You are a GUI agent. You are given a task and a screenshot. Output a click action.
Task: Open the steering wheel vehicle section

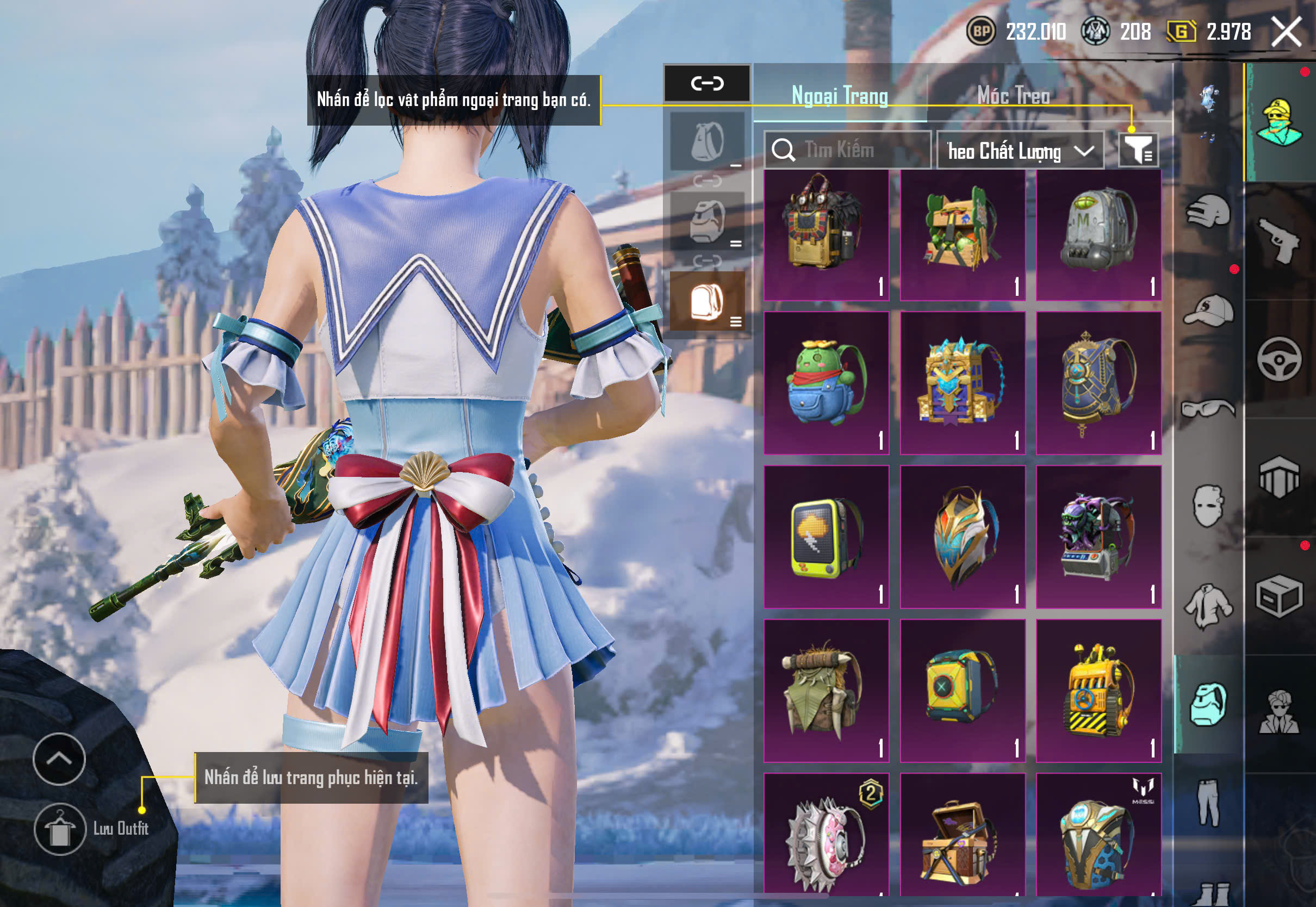tap(1279, 359)
